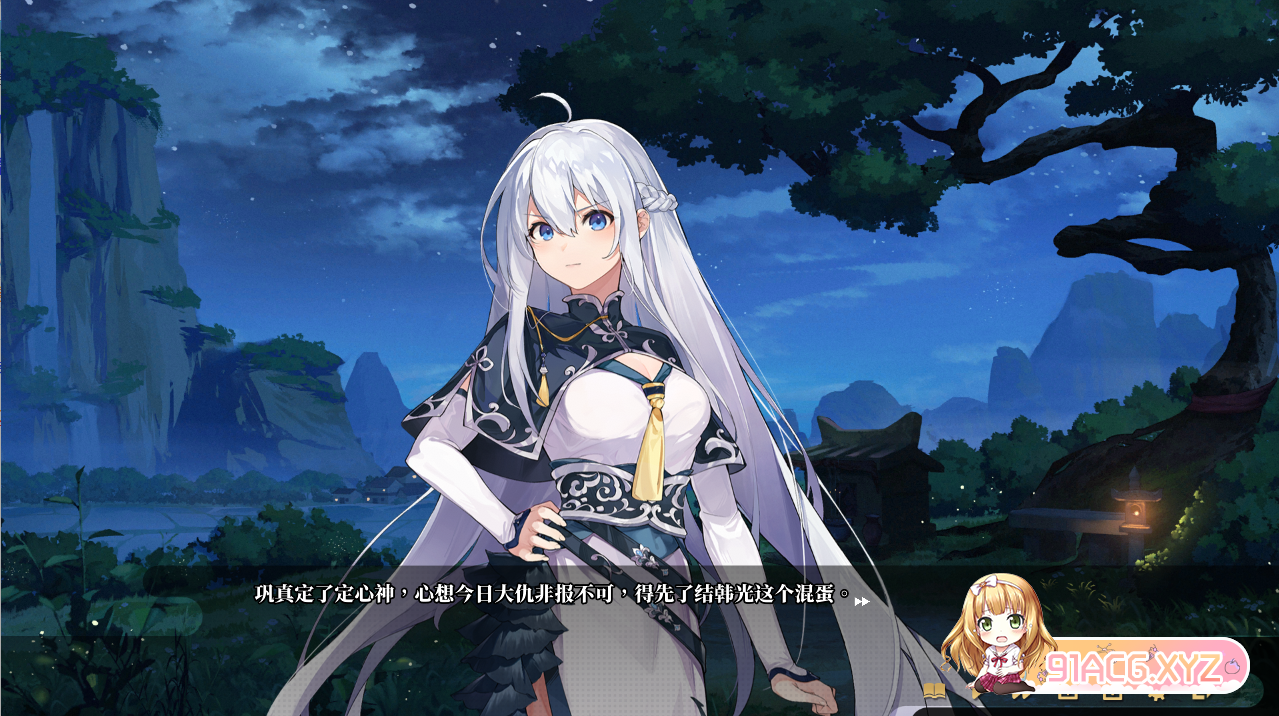This screenshot has height=716, width=1279.
Task: Open the log book icon
Action: 933,691
